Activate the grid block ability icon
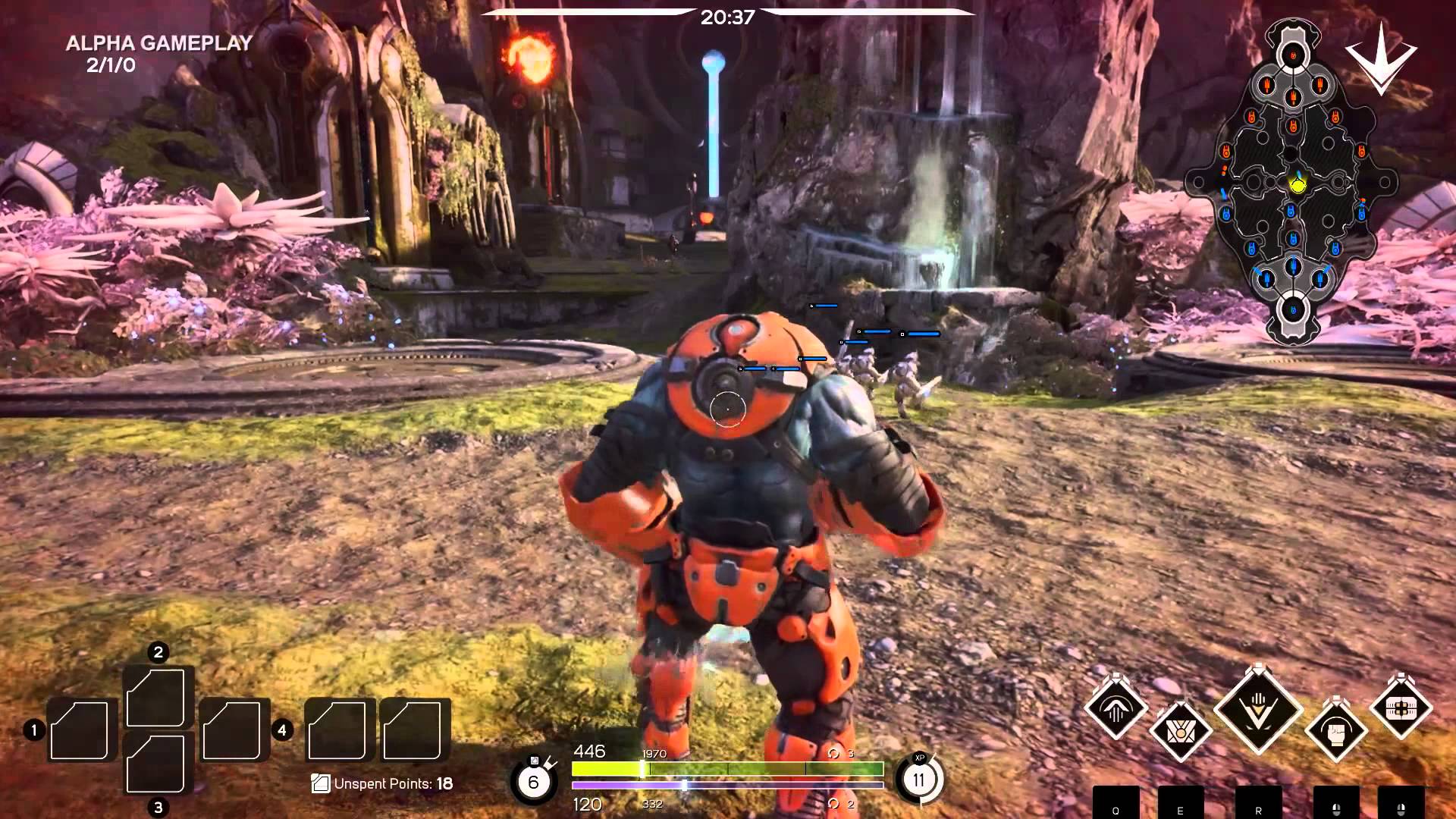Image resolution: width=1456 pixels, height=819 pixels. [x=1401, y=708]
